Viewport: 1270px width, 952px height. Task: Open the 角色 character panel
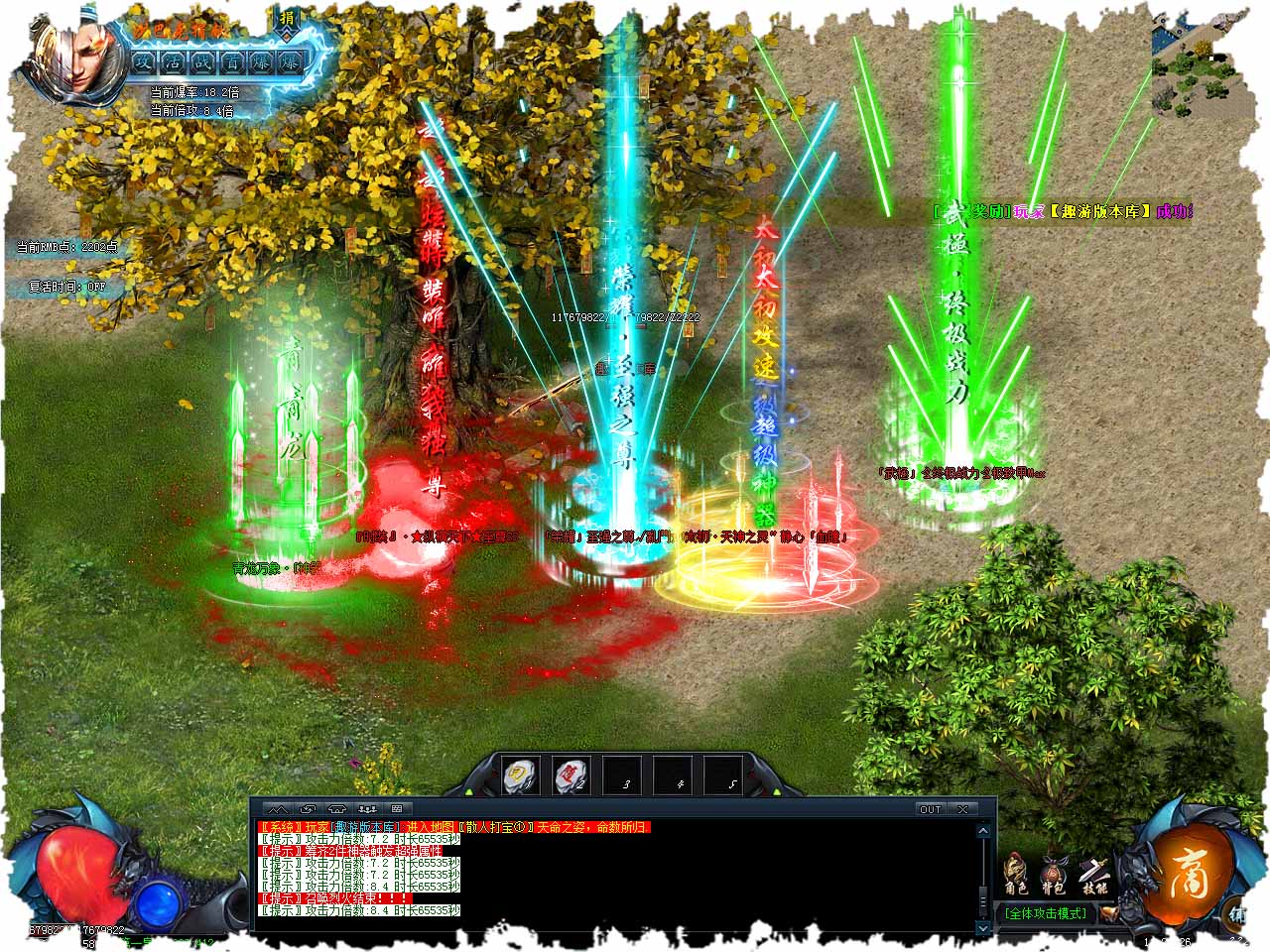click(1015, 873)
